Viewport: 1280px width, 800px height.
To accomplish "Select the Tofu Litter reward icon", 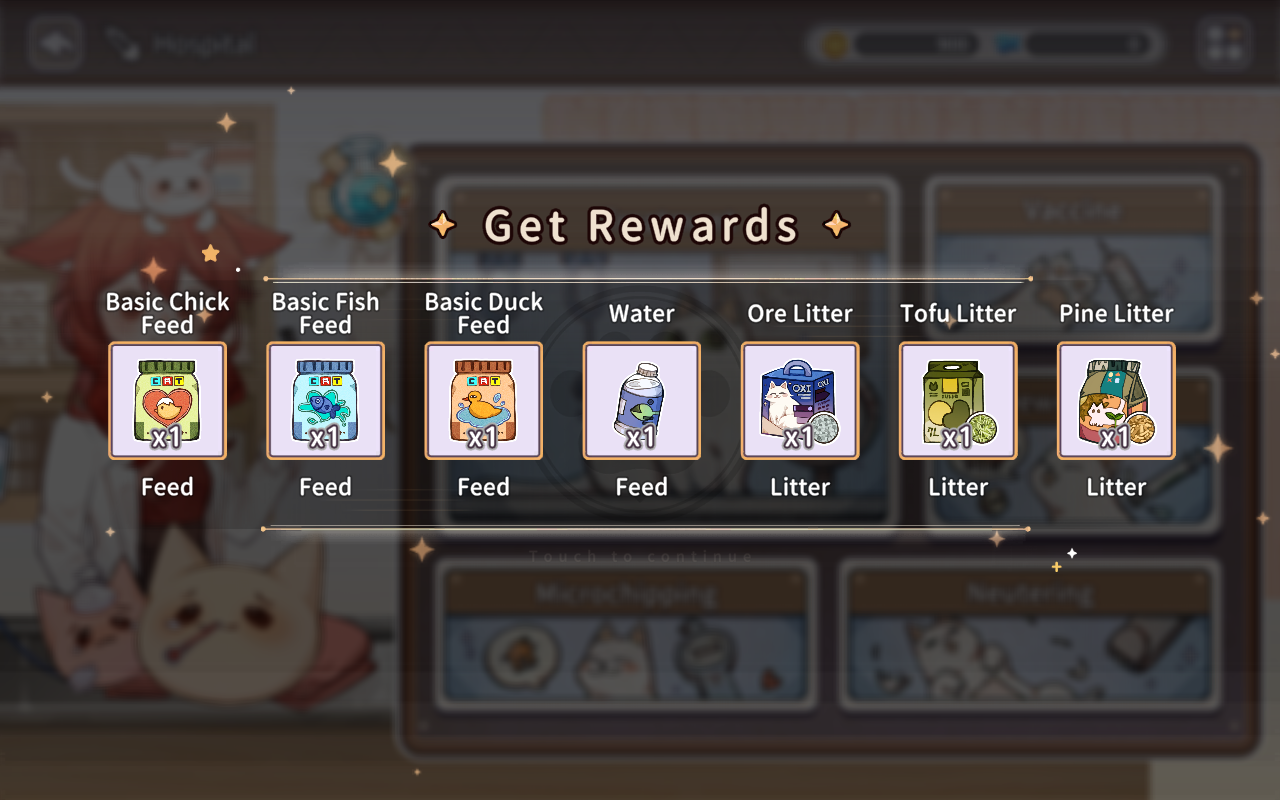I will [958, 400].
